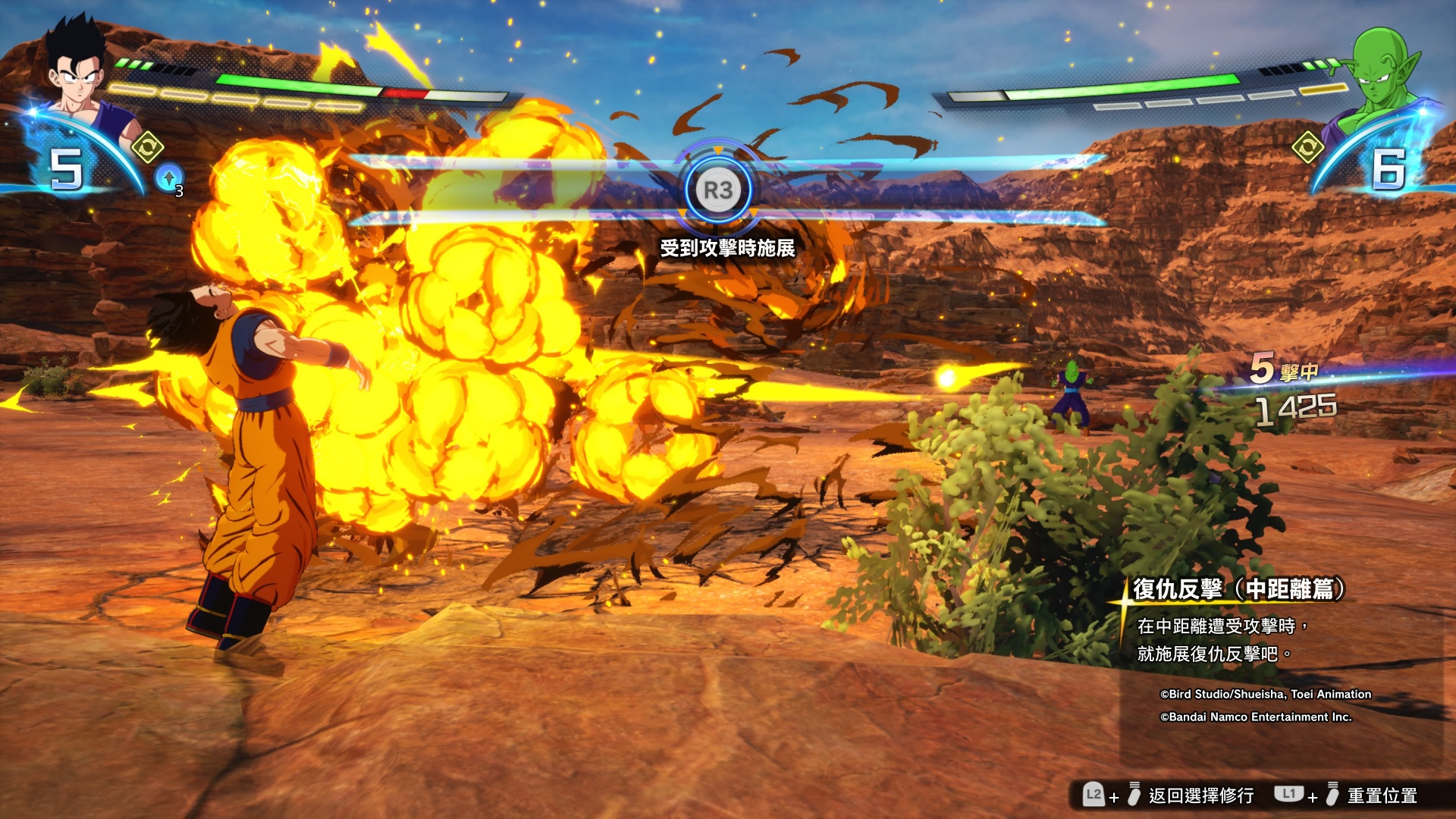This screenshot has width=1456, height=819.
Task: Select the green switch icon beside Gohan
Action: coord(147,146)
